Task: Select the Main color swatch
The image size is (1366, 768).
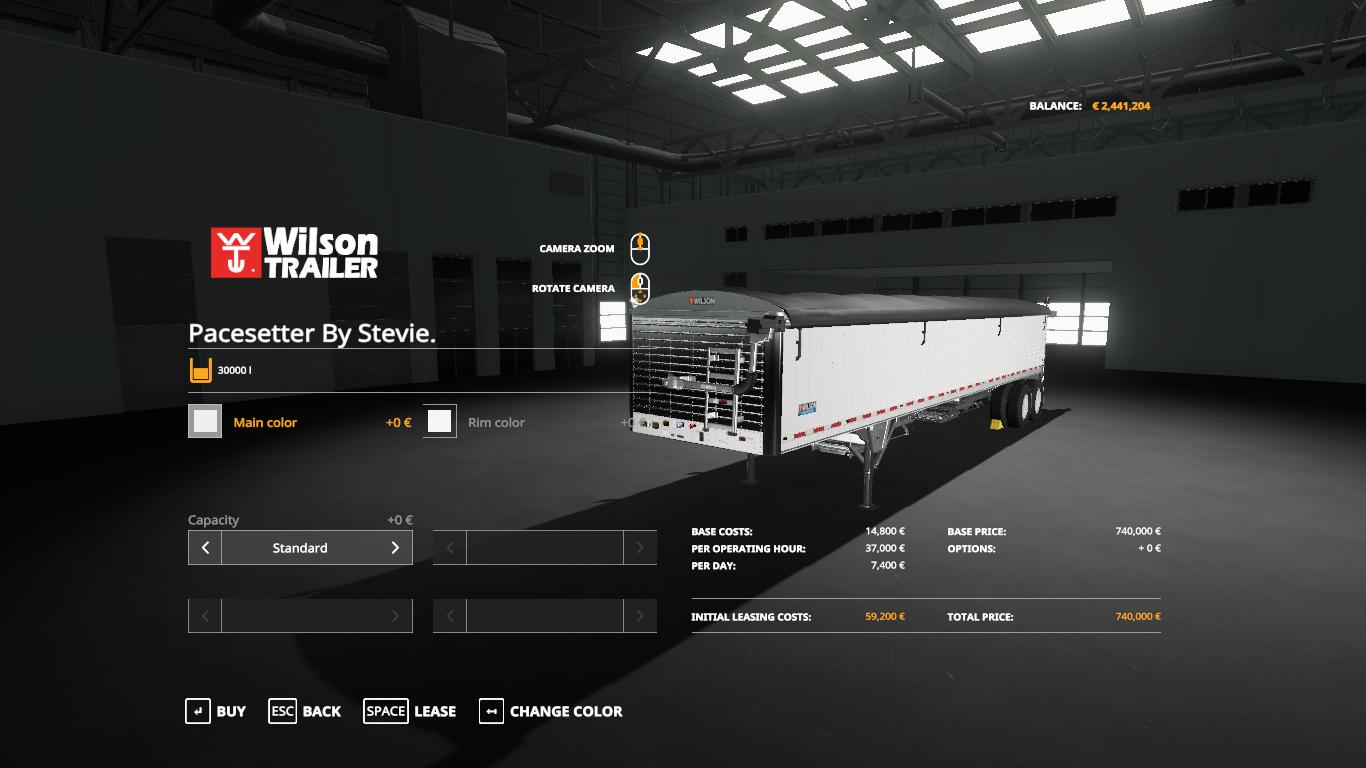Action: (206, 422)
